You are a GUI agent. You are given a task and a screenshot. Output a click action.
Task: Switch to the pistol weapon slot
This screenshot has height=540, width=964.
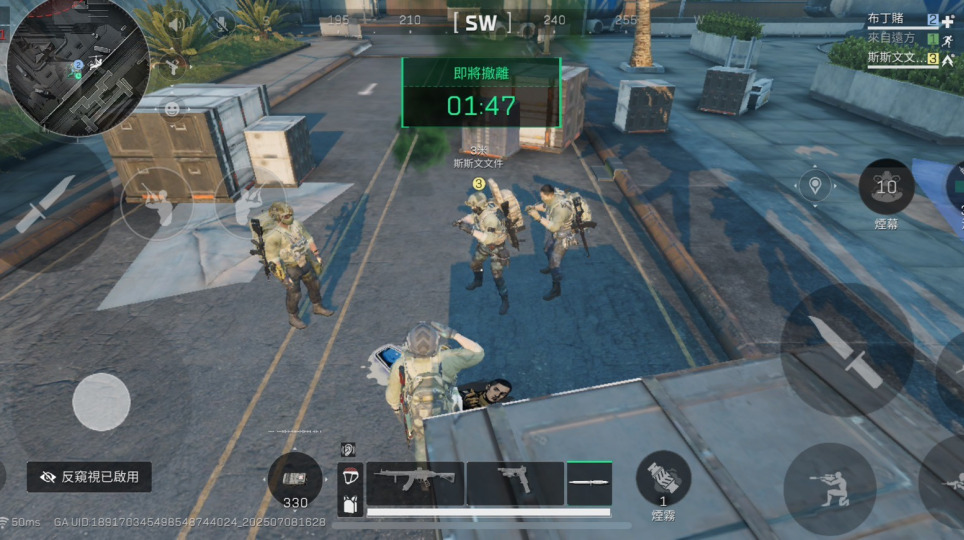pyautogui.click(x=515, y=481)
